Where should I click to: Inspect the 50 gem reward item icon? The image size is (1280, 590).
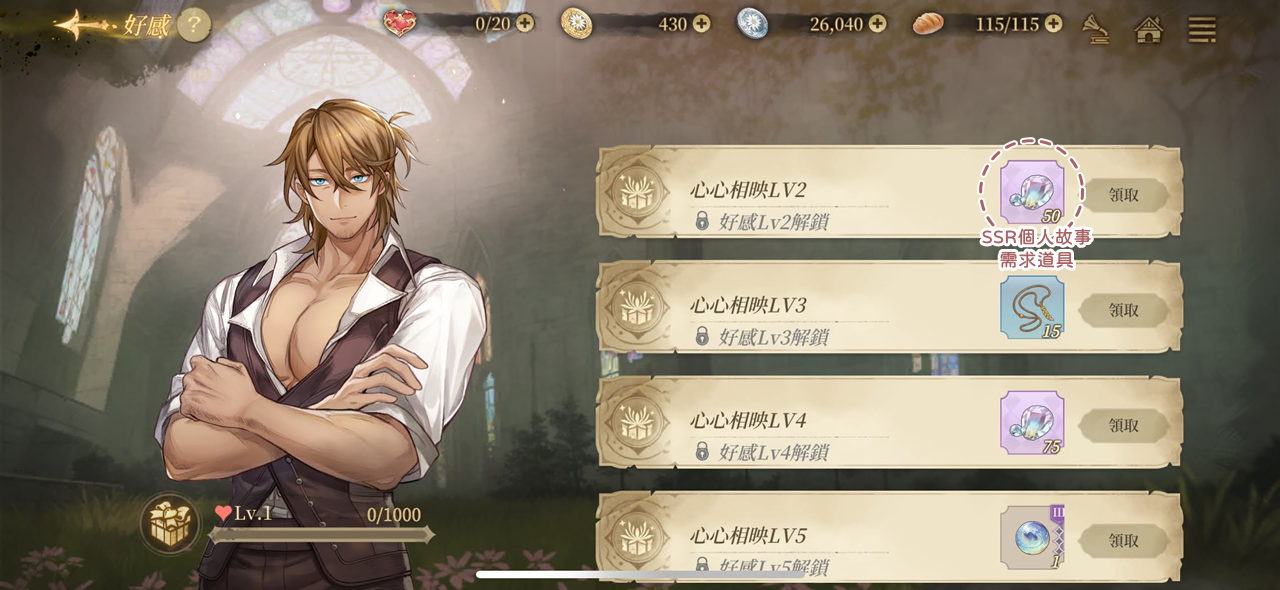1032,192
